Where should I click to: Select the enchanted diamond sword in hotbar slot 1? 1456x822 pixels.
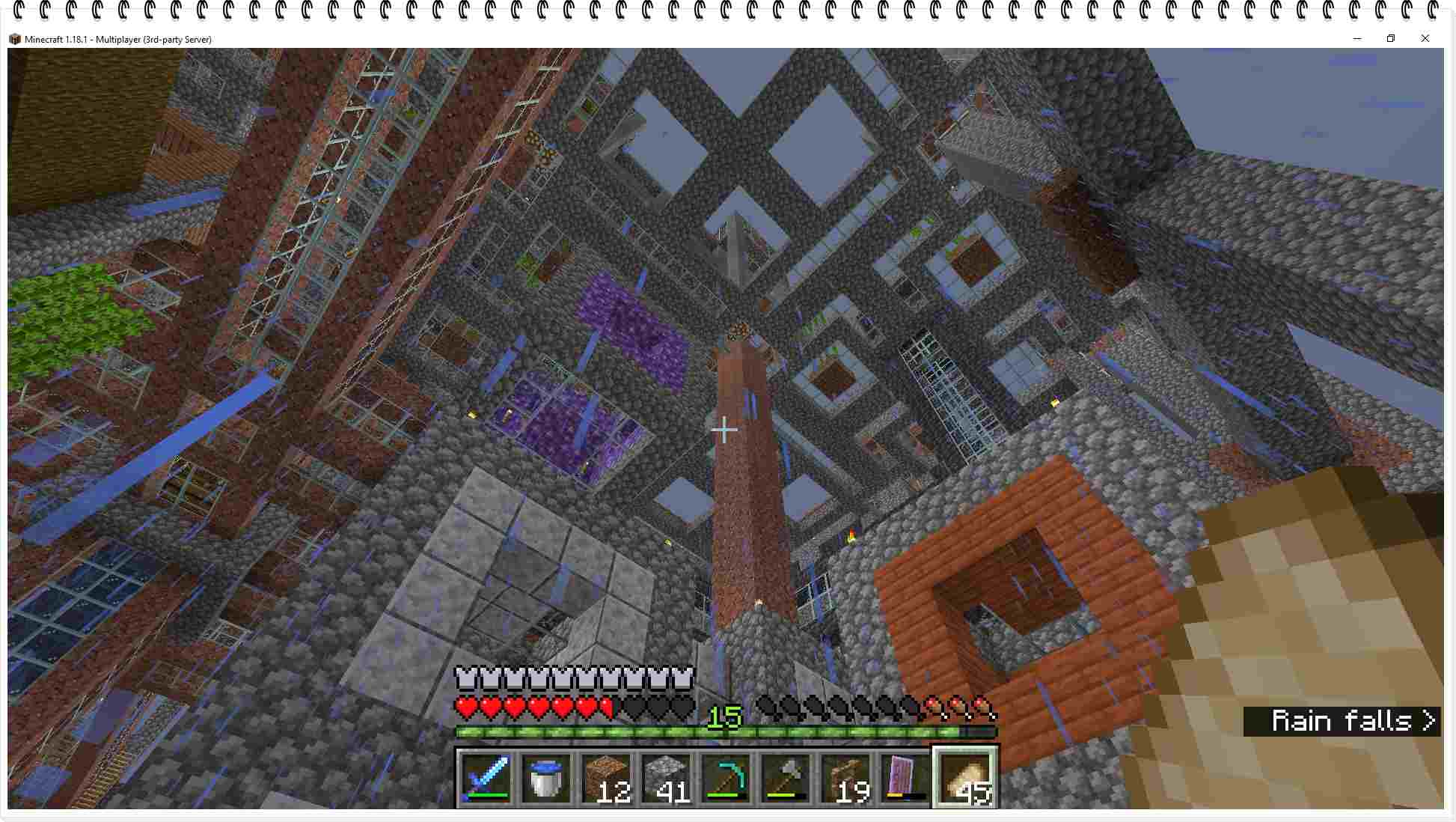click(x=487, y=779)
